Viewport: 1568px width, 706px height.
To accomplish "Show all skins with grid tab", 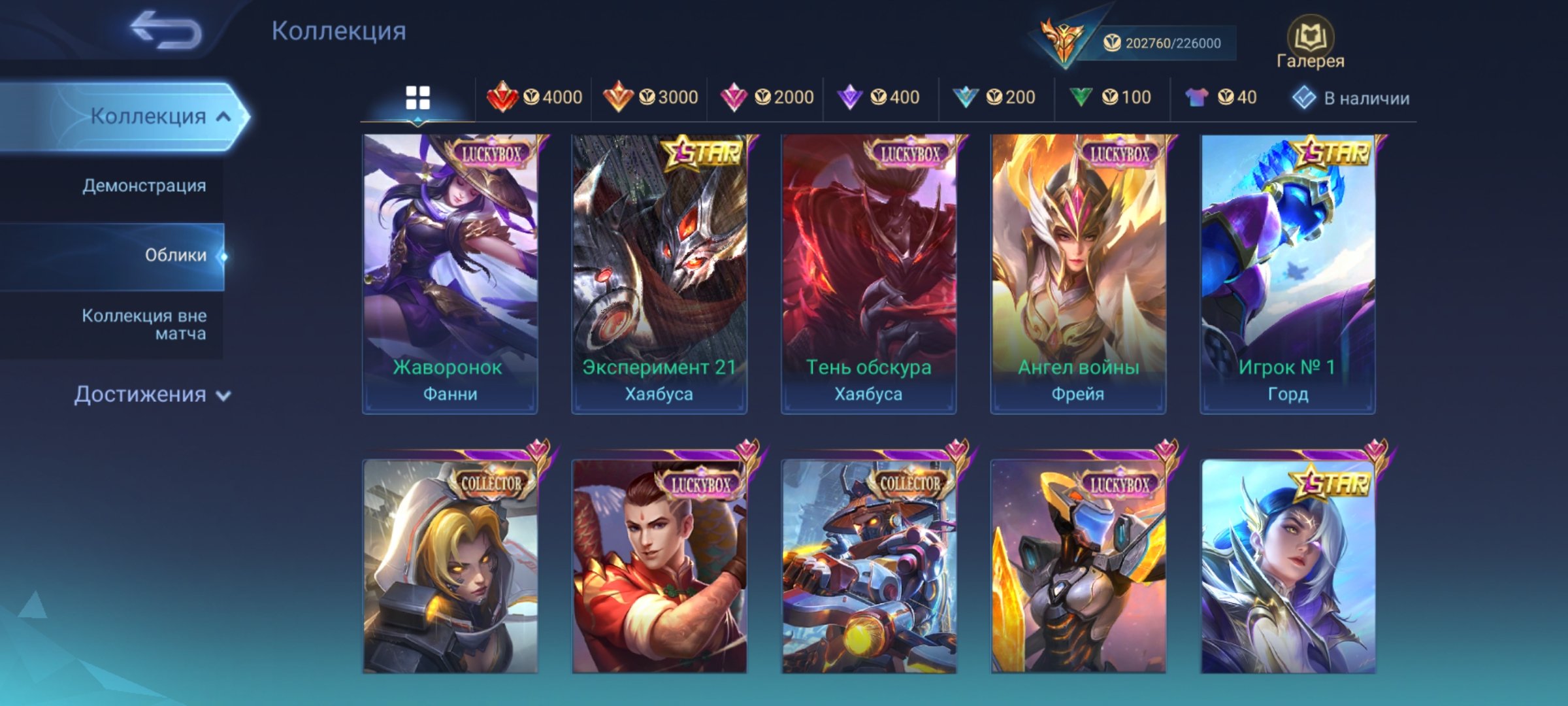I will point(417,98).
